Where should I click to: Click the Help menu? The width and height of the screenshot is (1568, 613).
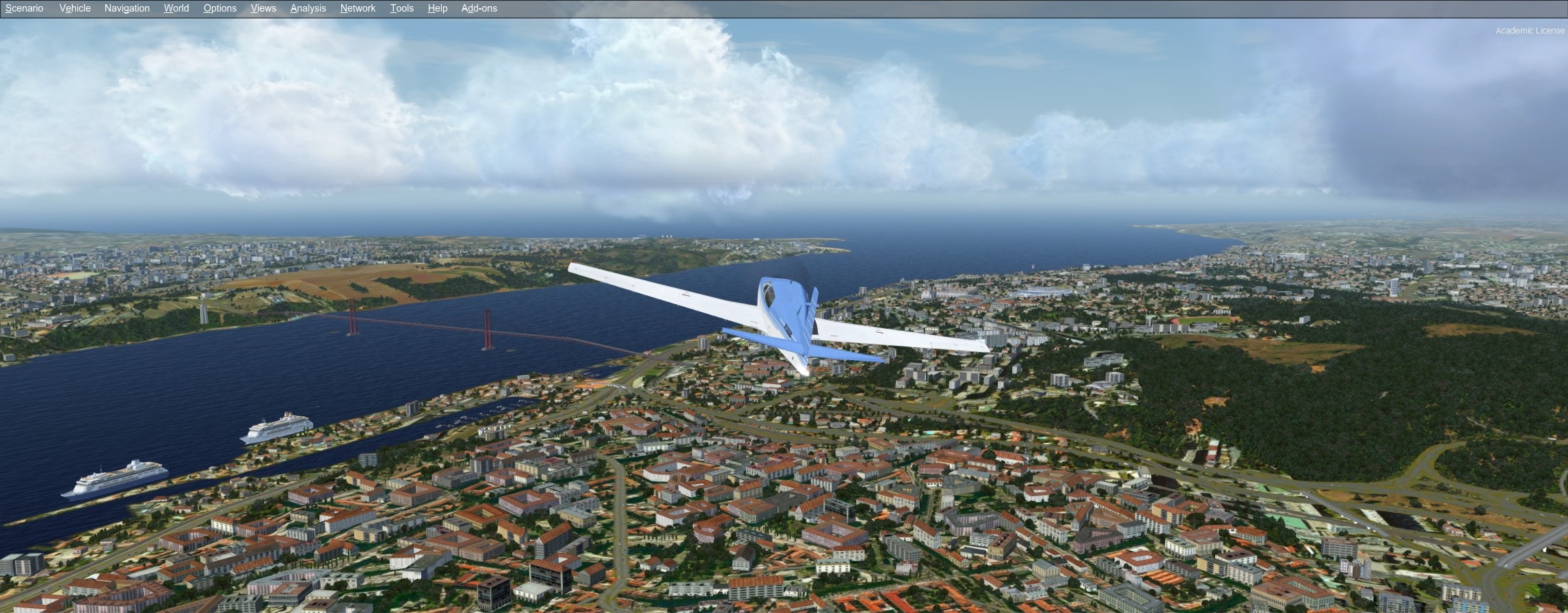(437, 8)
